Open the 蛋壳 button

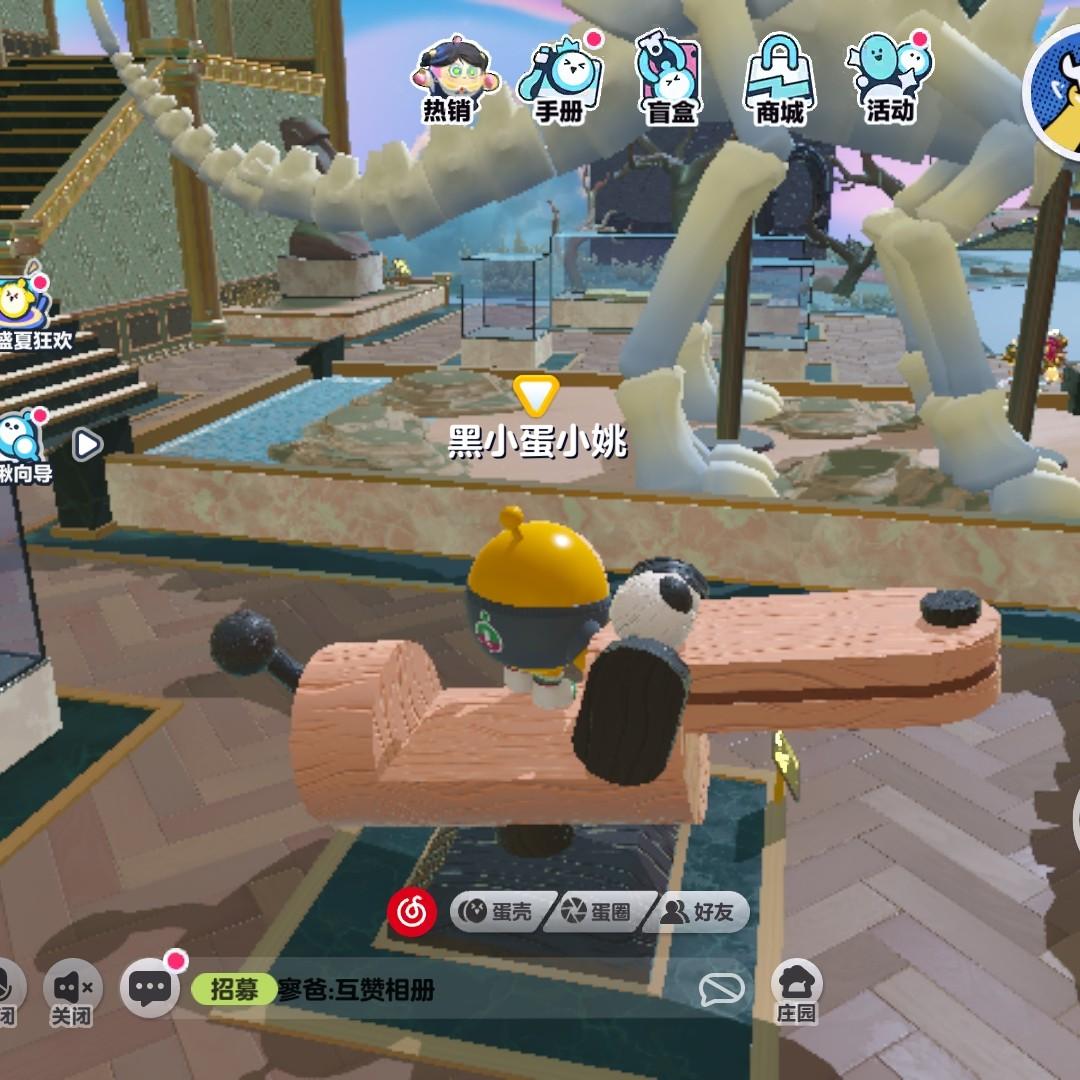point(498,911)
